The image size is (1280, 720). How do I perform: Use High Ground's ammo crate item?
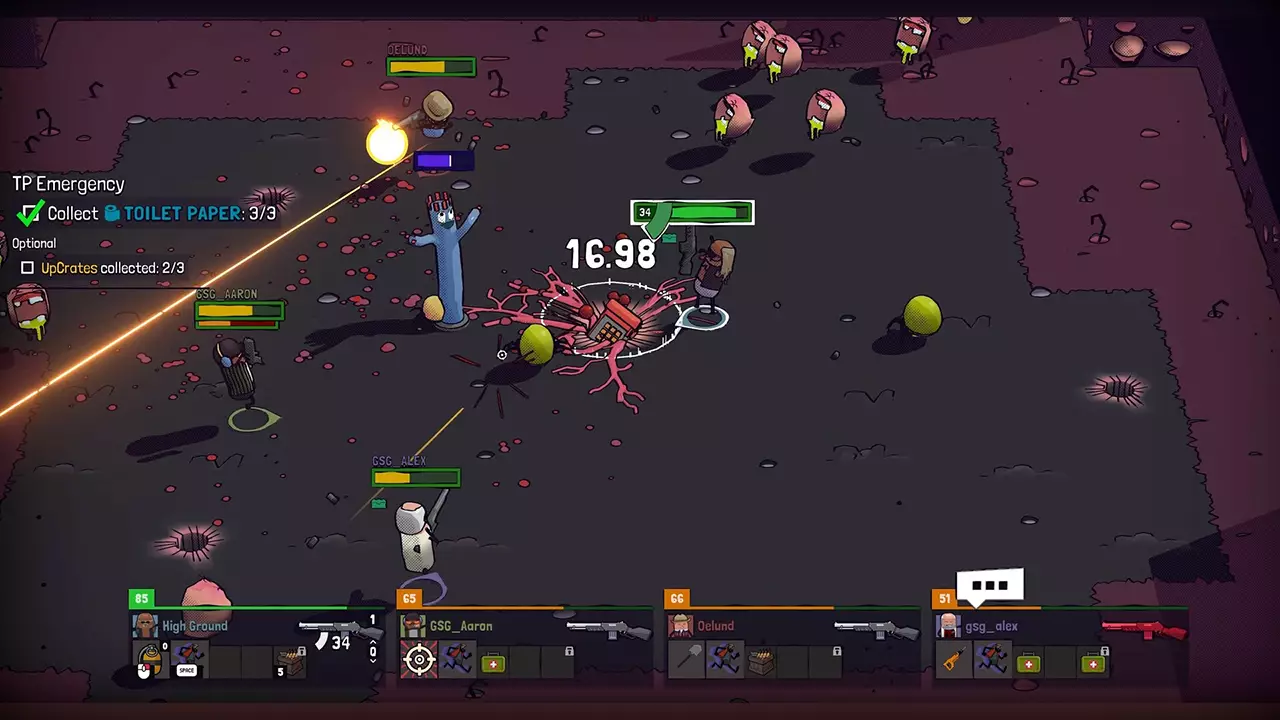(x=291, y=660)
